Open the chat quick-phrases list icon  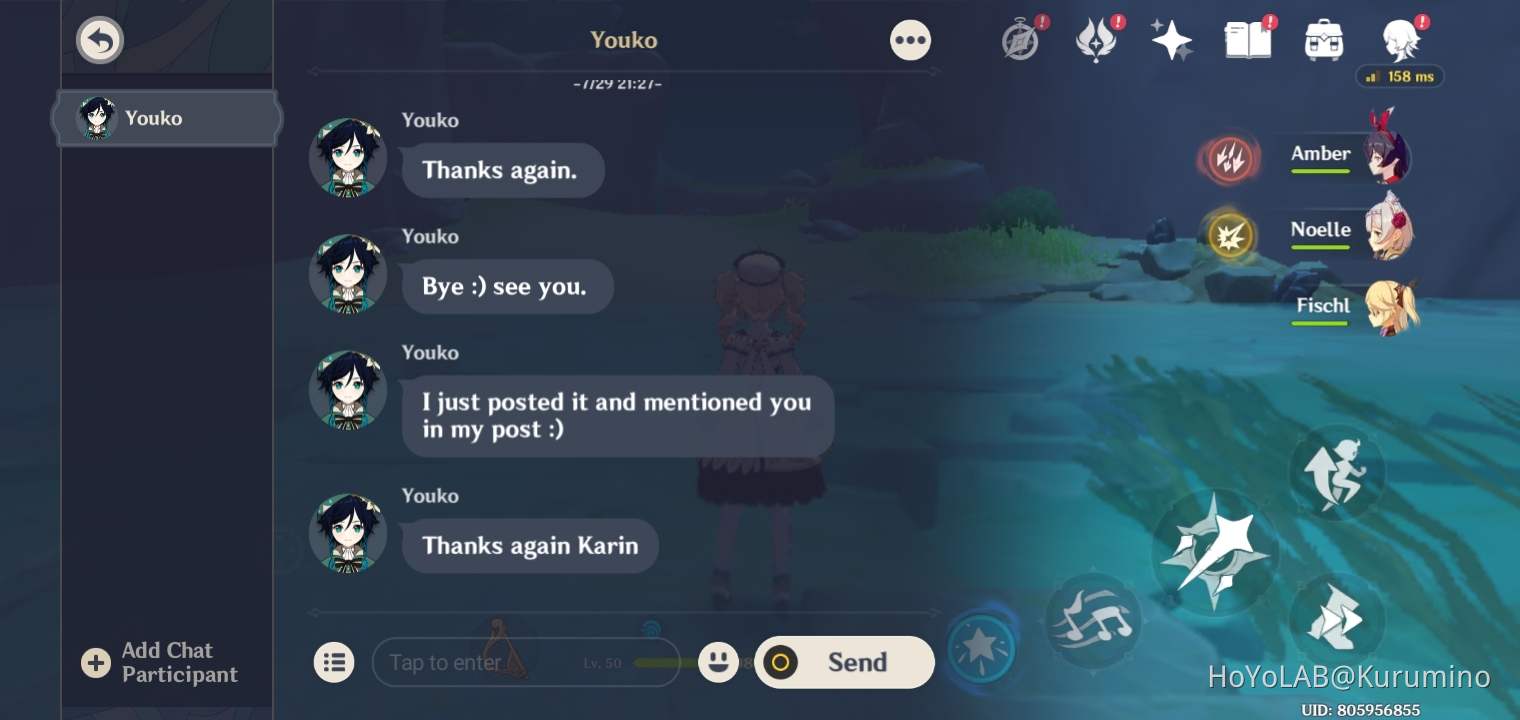pyautogui.click(x=334, y=662)
